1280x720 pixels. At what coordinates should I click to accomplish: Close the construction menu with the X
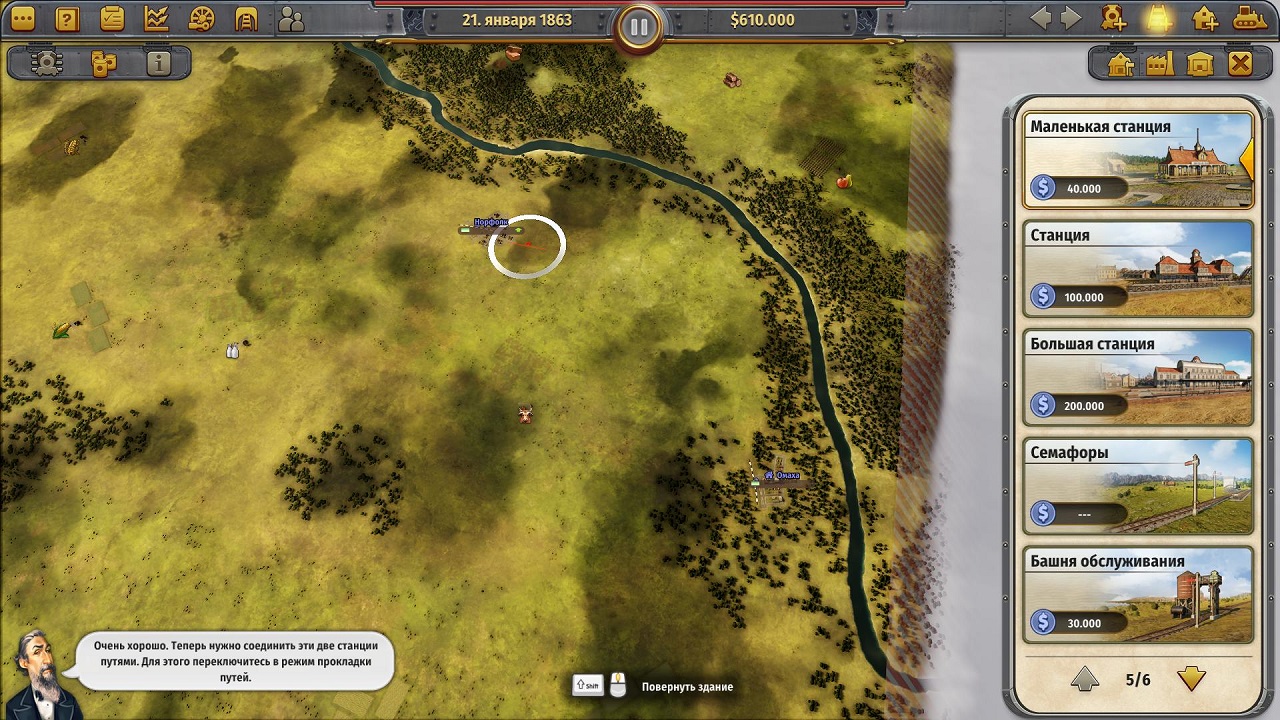coord(1240,64)
